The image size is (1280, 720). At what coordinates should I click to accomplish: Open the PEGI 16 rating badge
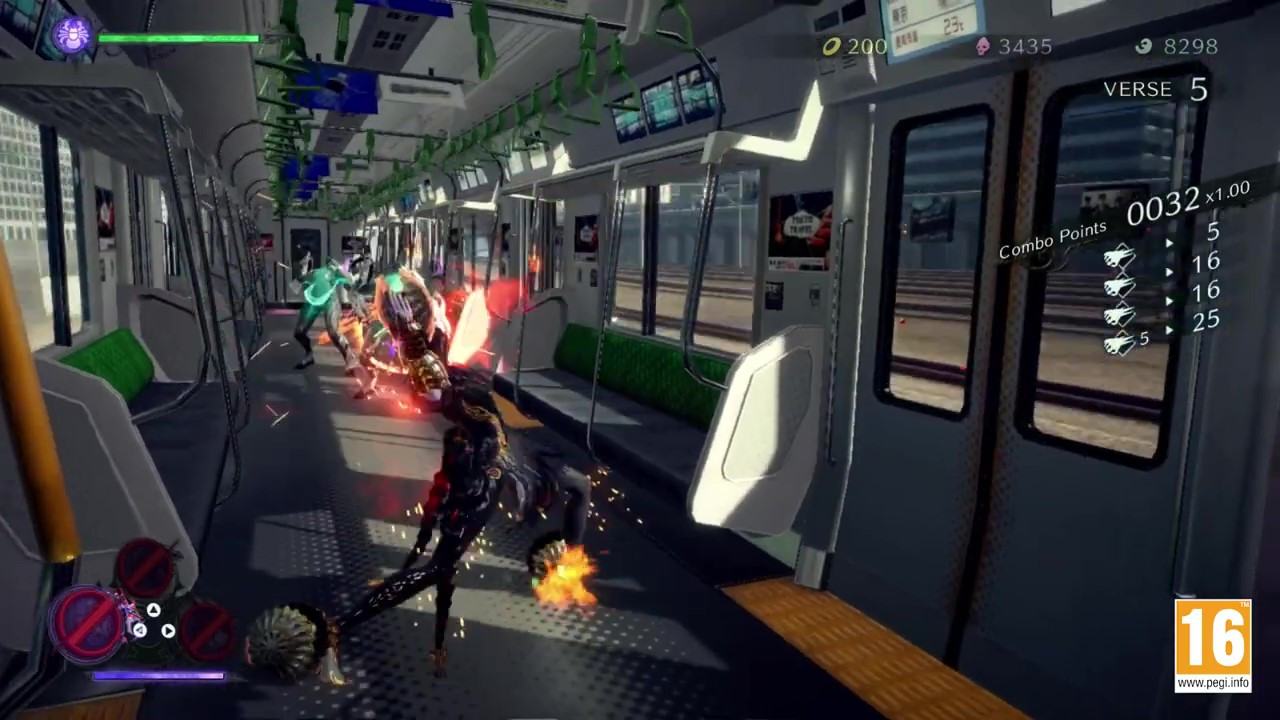(1212, 645)
